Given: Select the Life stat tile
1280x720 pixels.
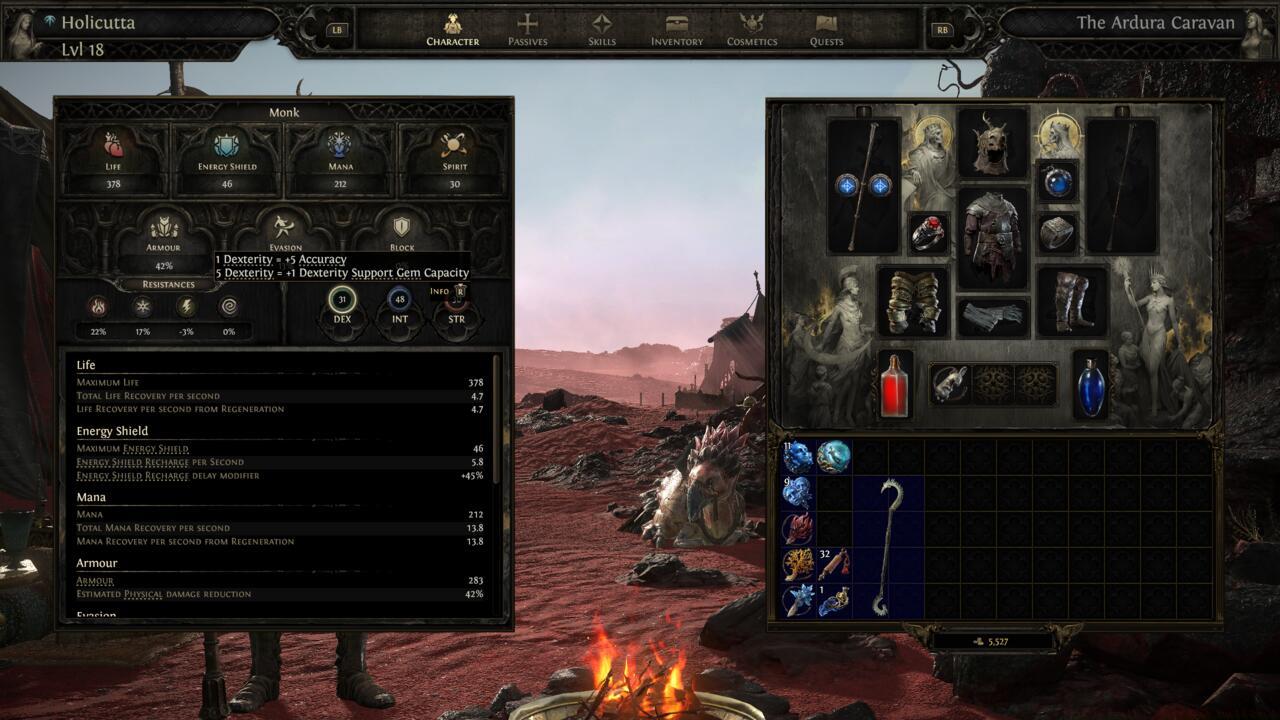Looking at the screenshot, I should coord(113,157).
